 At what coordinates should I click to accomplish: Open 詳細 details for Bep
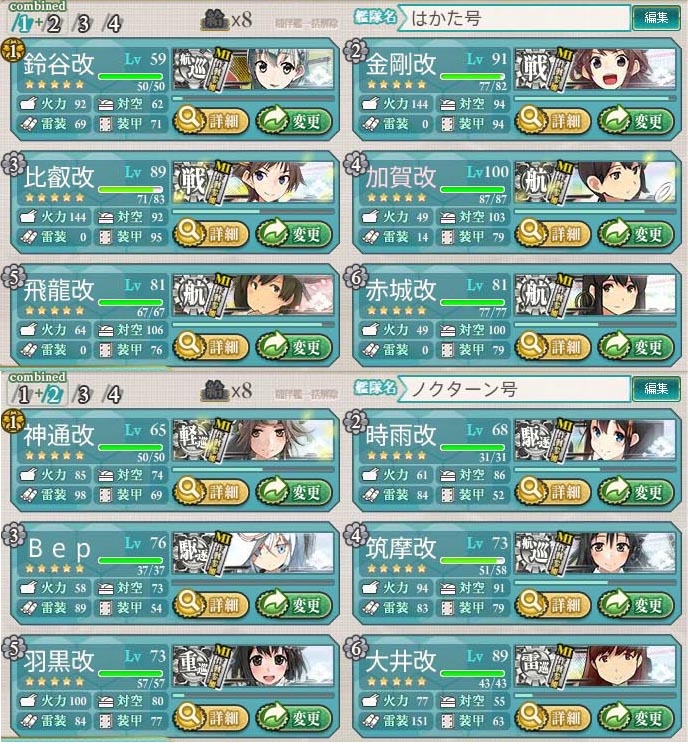(211, 604)
